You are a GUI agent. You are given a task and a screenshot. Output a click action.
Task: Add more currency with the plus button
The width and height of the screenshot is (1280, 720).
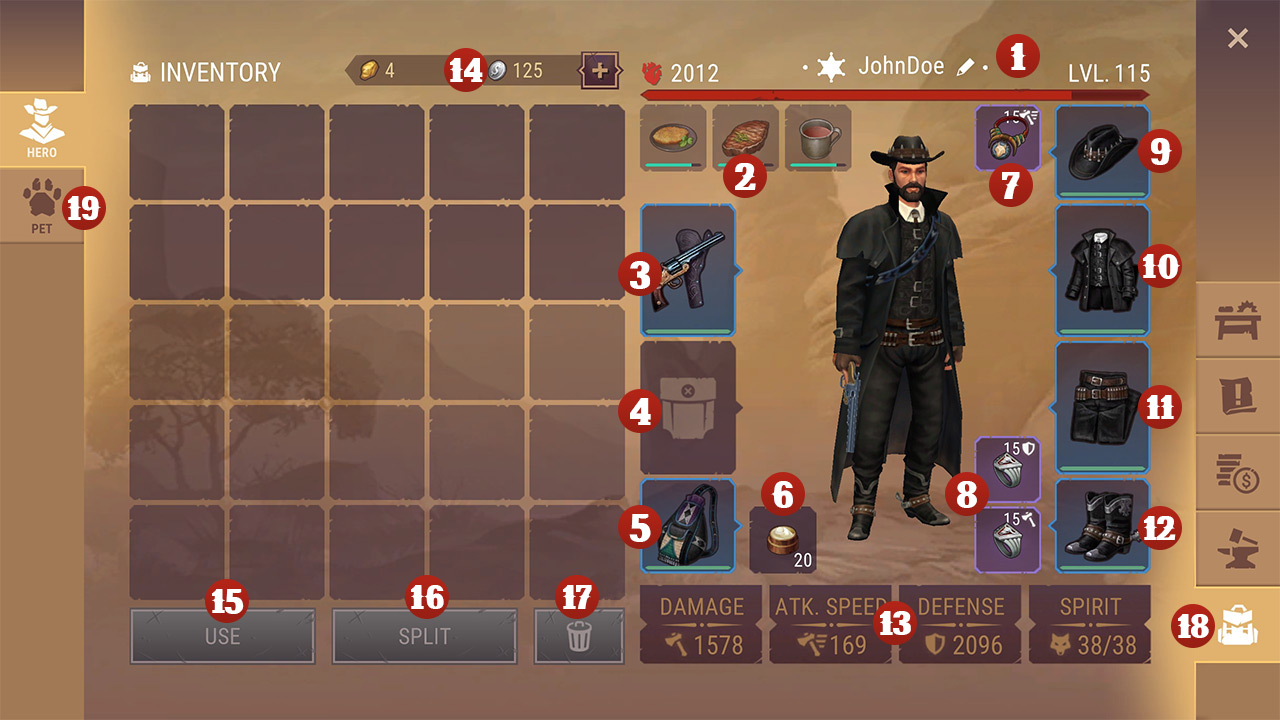click(600, 71)
